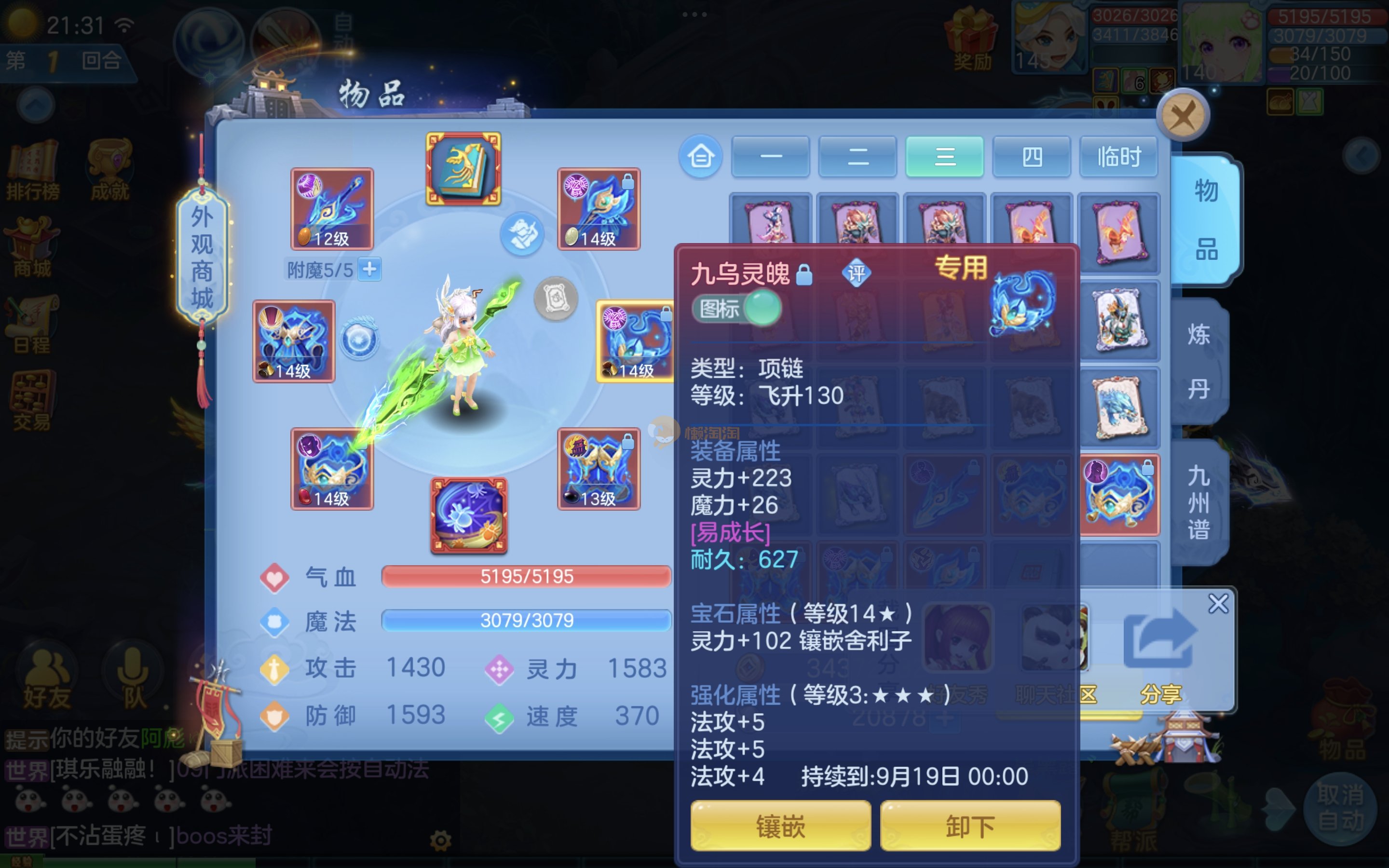Select the blue book equipment slot
Screen dimensions: 1389x868
click(463, 169)
